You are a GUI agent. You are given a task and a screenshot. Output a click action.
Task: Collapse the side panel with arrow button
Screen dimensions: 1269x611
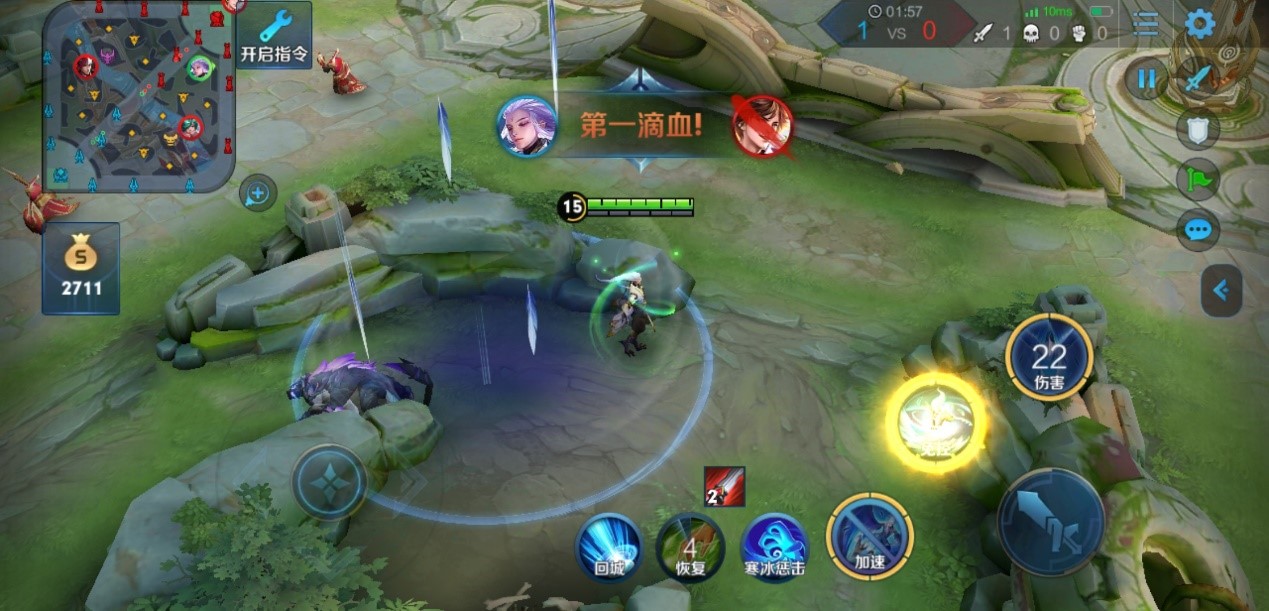pos(1221,291)
